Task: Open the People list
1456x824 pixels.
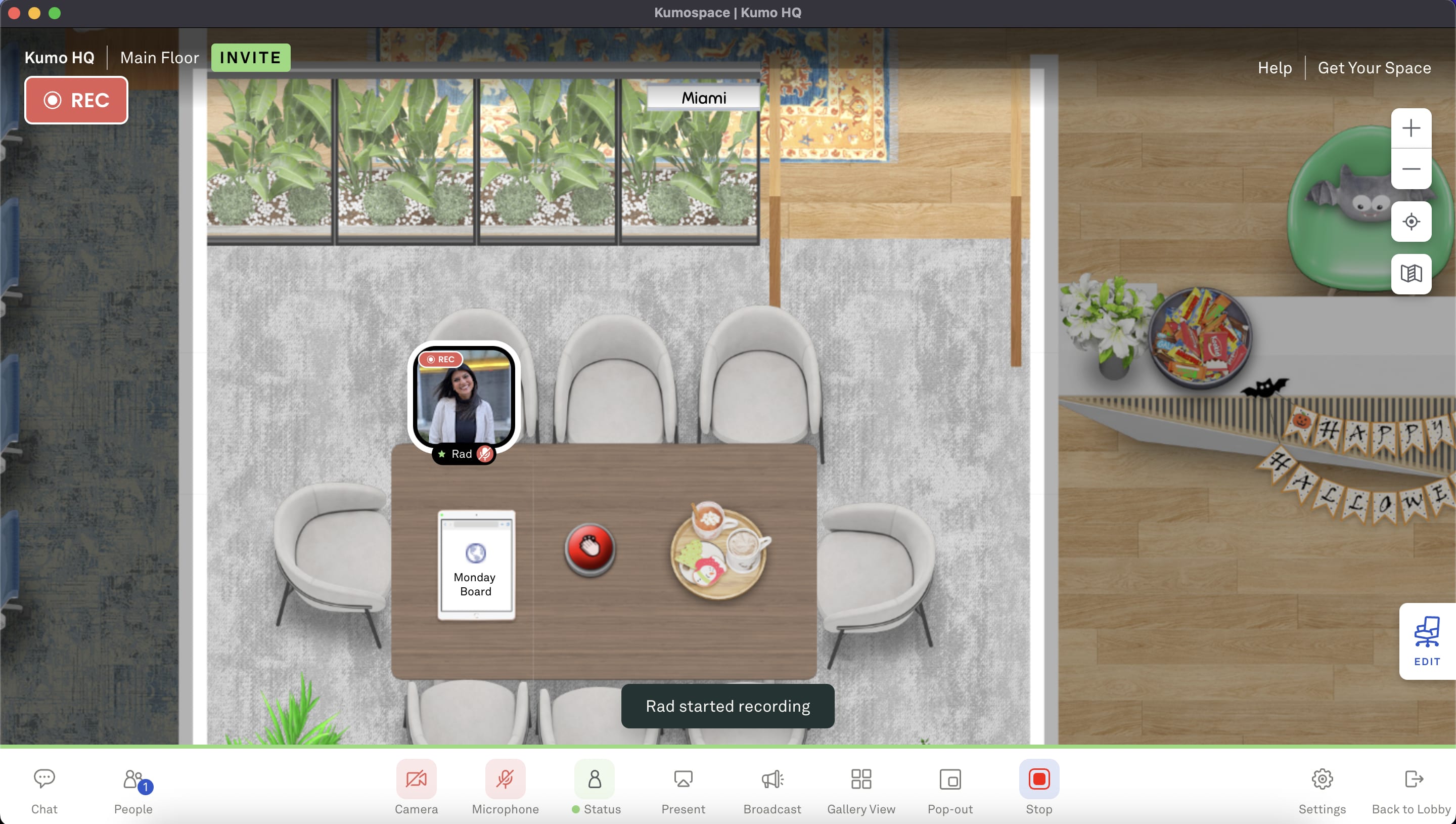Action: pos(133,789)
